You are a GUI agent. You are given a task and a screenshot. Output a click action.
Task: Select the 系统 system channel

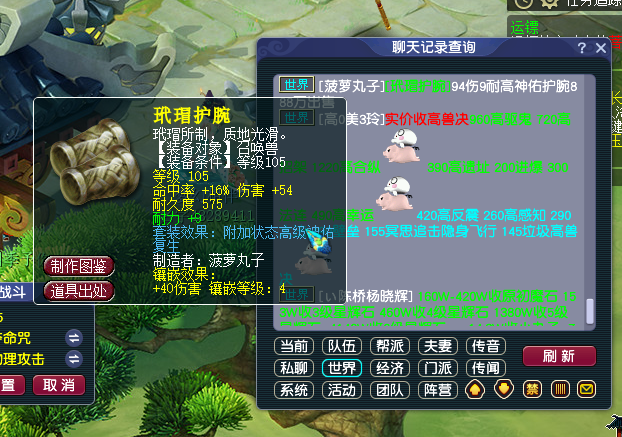(293, 388)
